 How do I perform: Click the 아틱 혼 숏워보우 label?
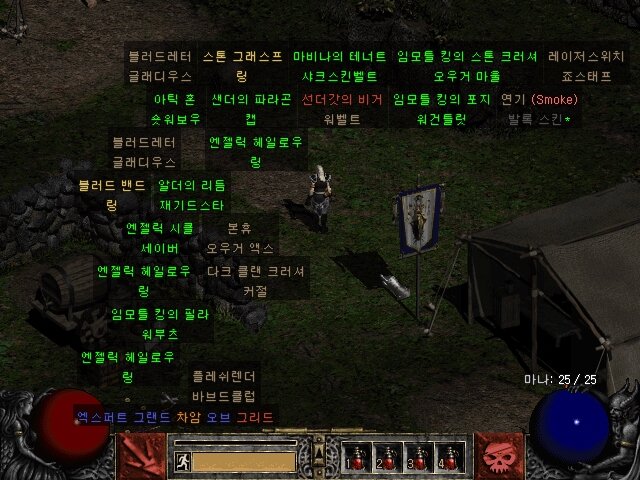coord(173,109)
